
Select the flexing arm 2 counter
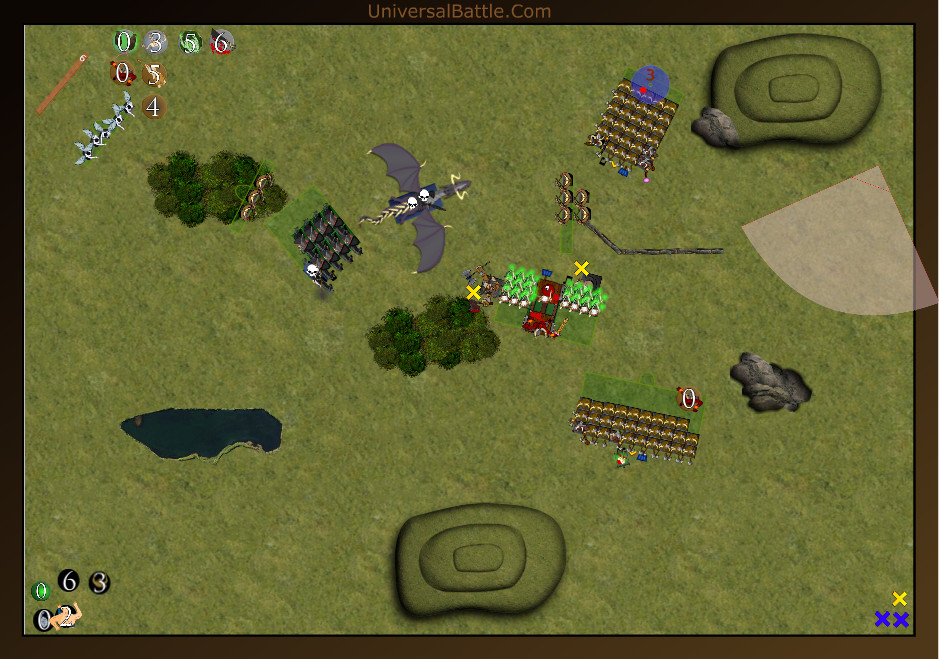click(x=67, y=617)
